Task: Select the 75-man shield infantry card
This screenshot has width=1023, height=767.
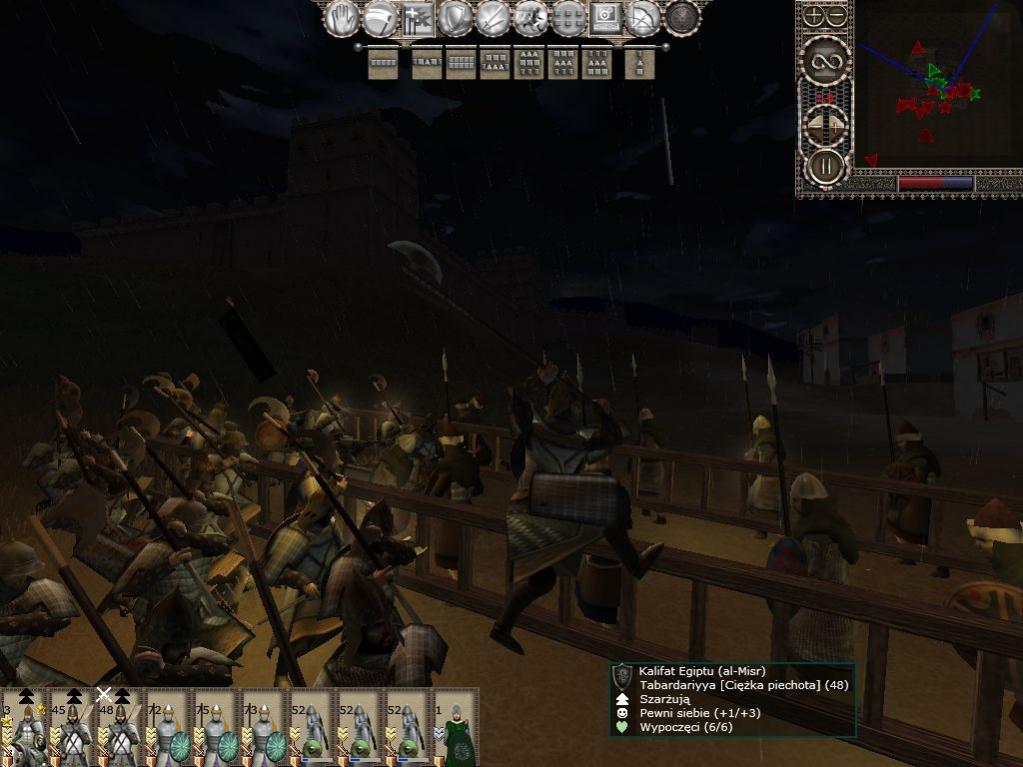Action: tap(217, 727)
